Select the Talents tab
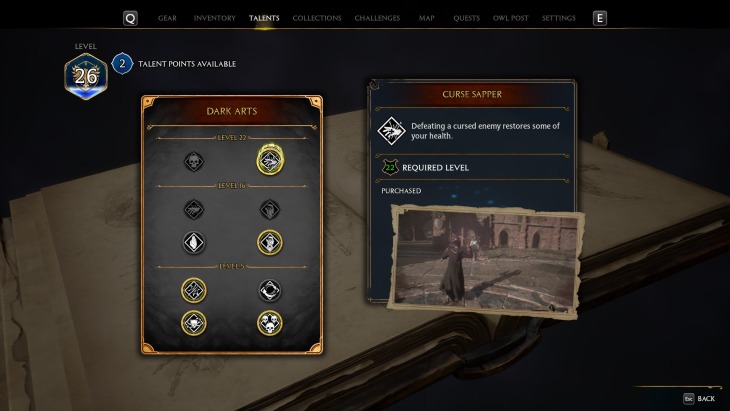This screenshot has height=411, width=730. point(264,18)
